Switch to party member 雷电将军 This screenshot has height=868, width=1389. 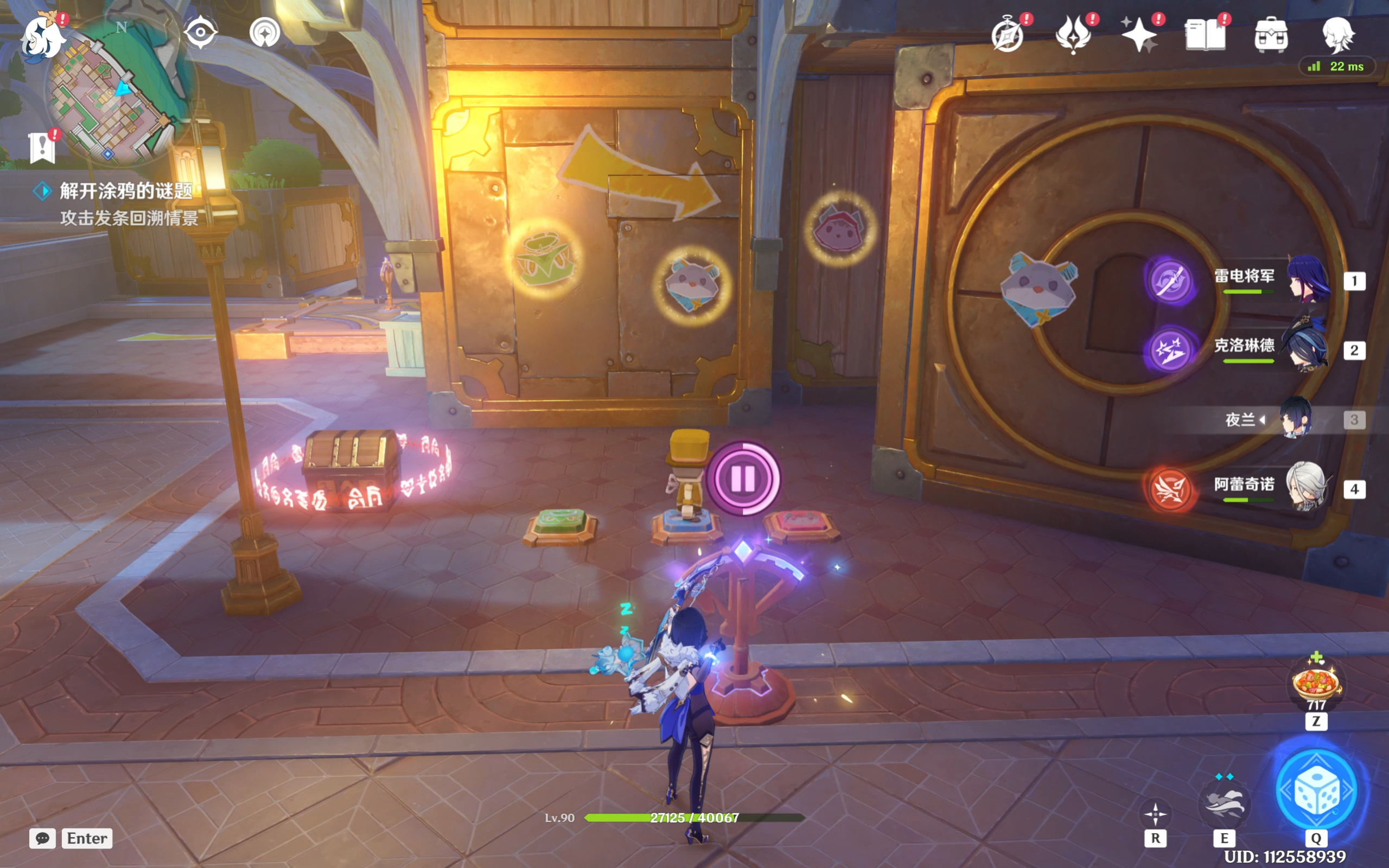(x=1309, y=280)
